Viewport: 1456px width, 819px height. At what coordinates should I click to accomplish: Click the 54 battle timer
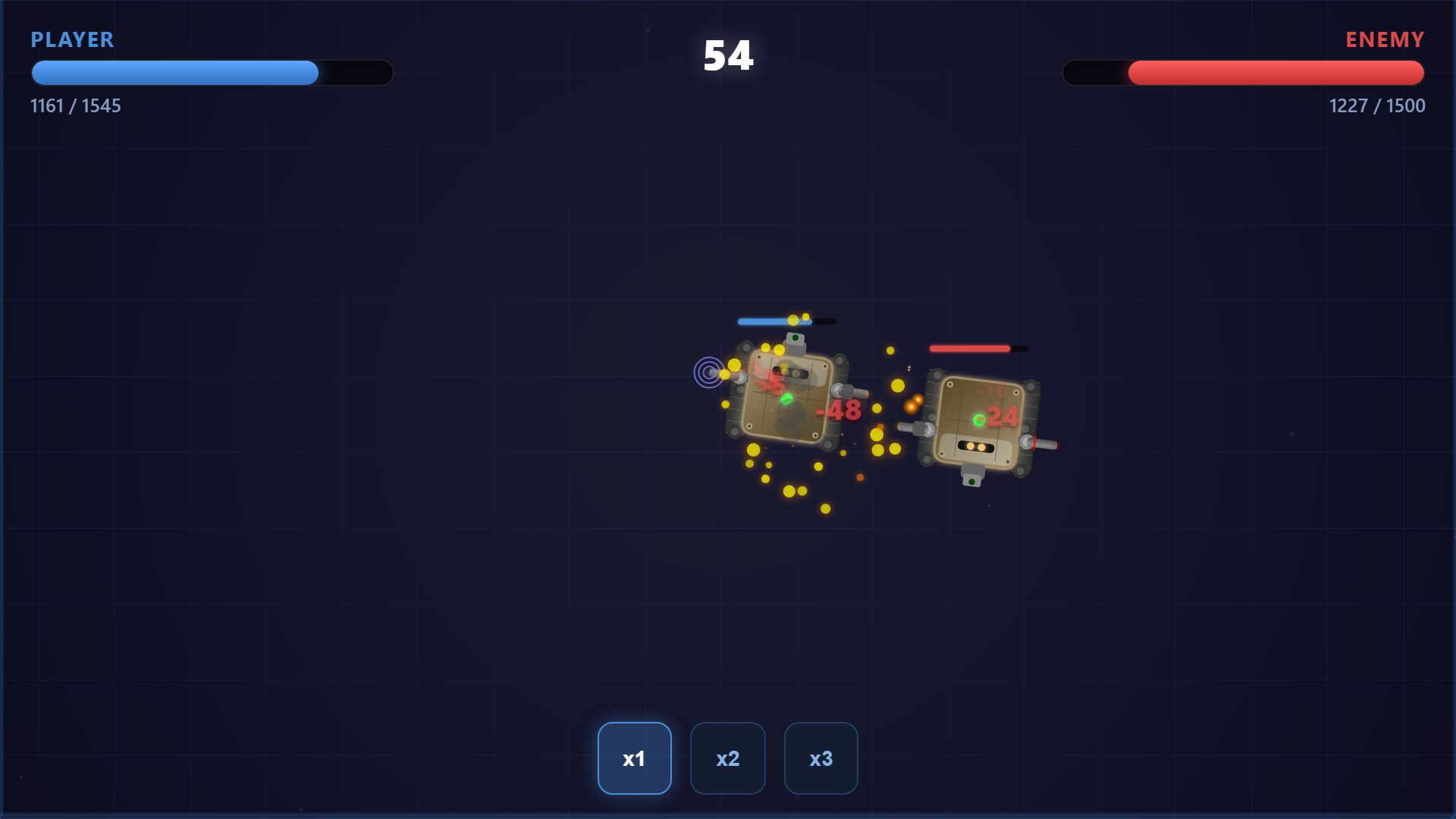[727, 56]
